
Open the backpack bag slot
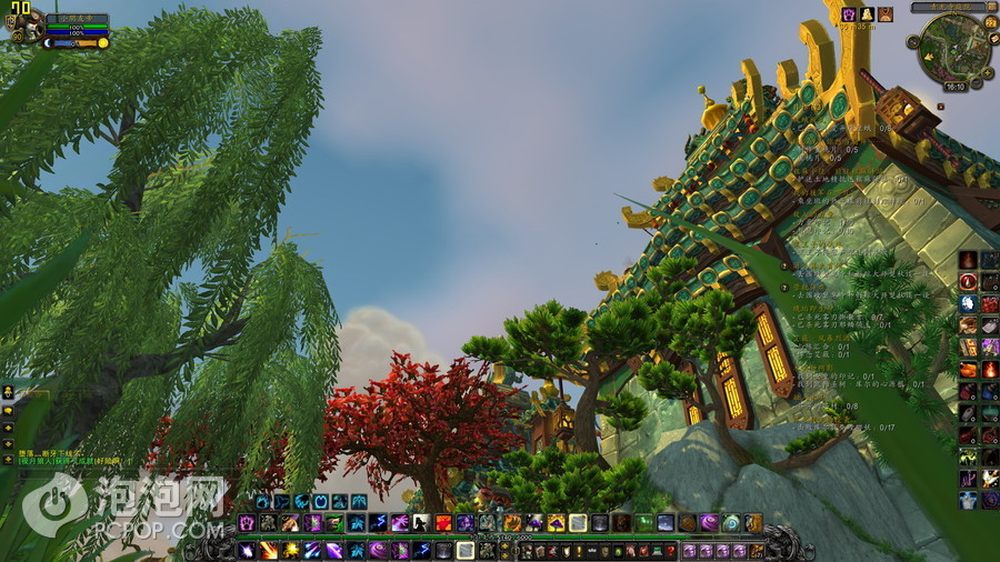(x=754, y=550)
